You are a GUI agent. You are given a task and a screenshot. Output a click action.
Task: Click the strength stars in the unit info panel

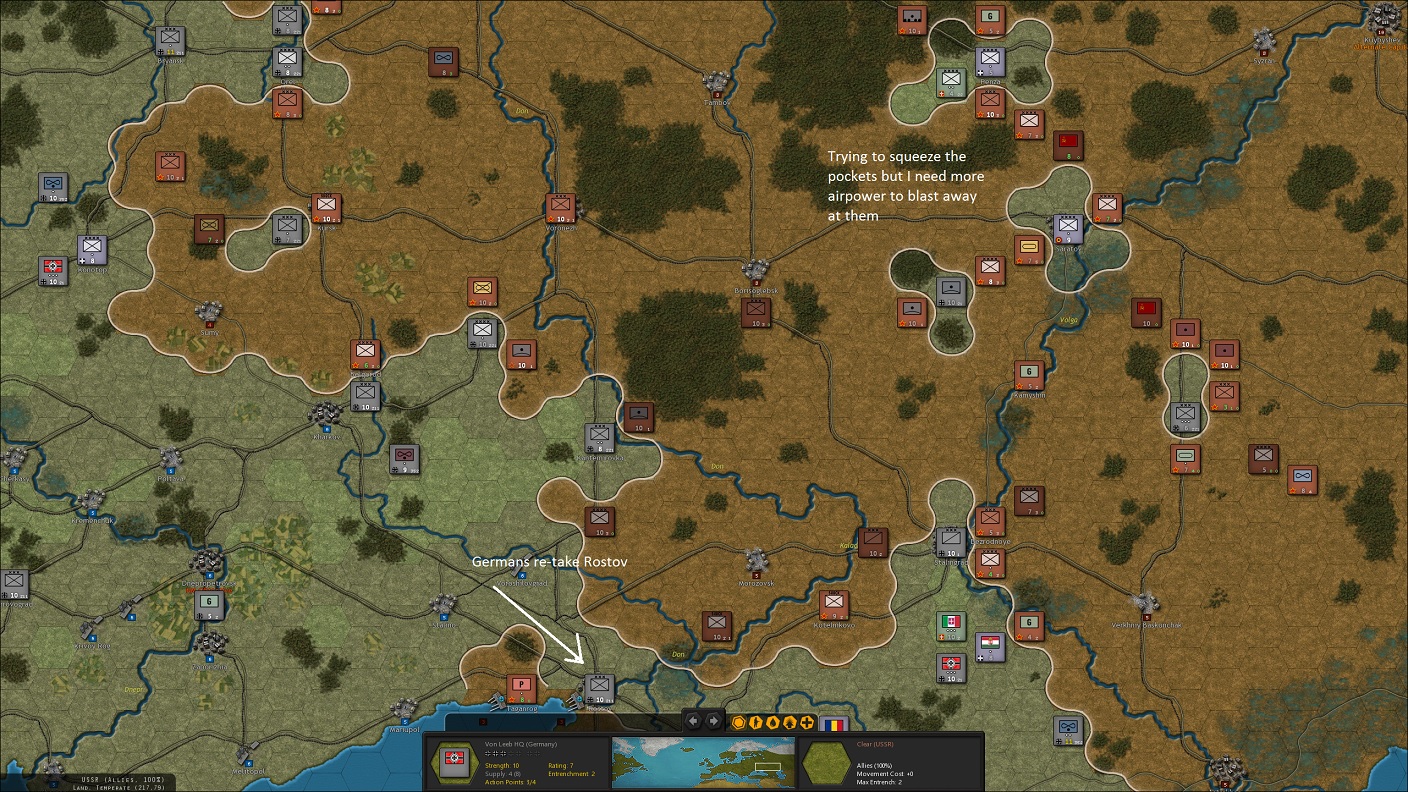499,754
